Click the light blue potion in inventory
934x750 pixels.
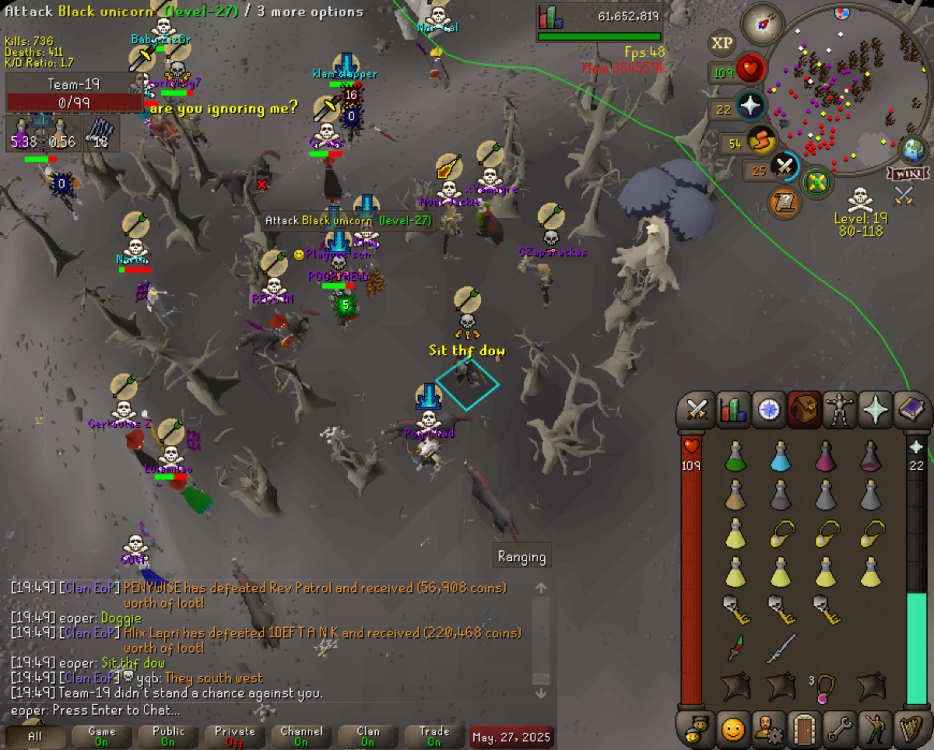[x=781, y=456]
